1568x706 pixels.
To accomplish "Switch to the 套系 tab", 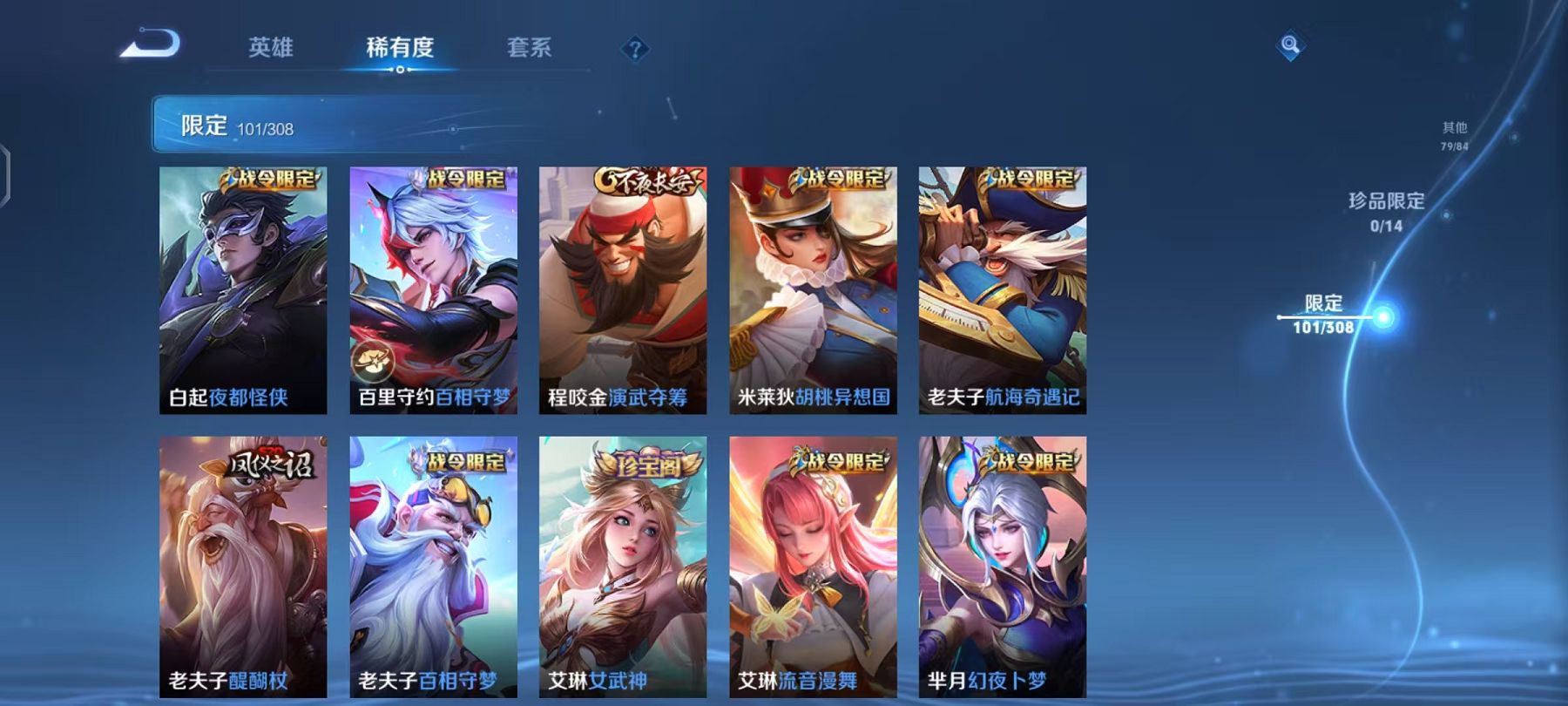I will click(x=532, y=50).
